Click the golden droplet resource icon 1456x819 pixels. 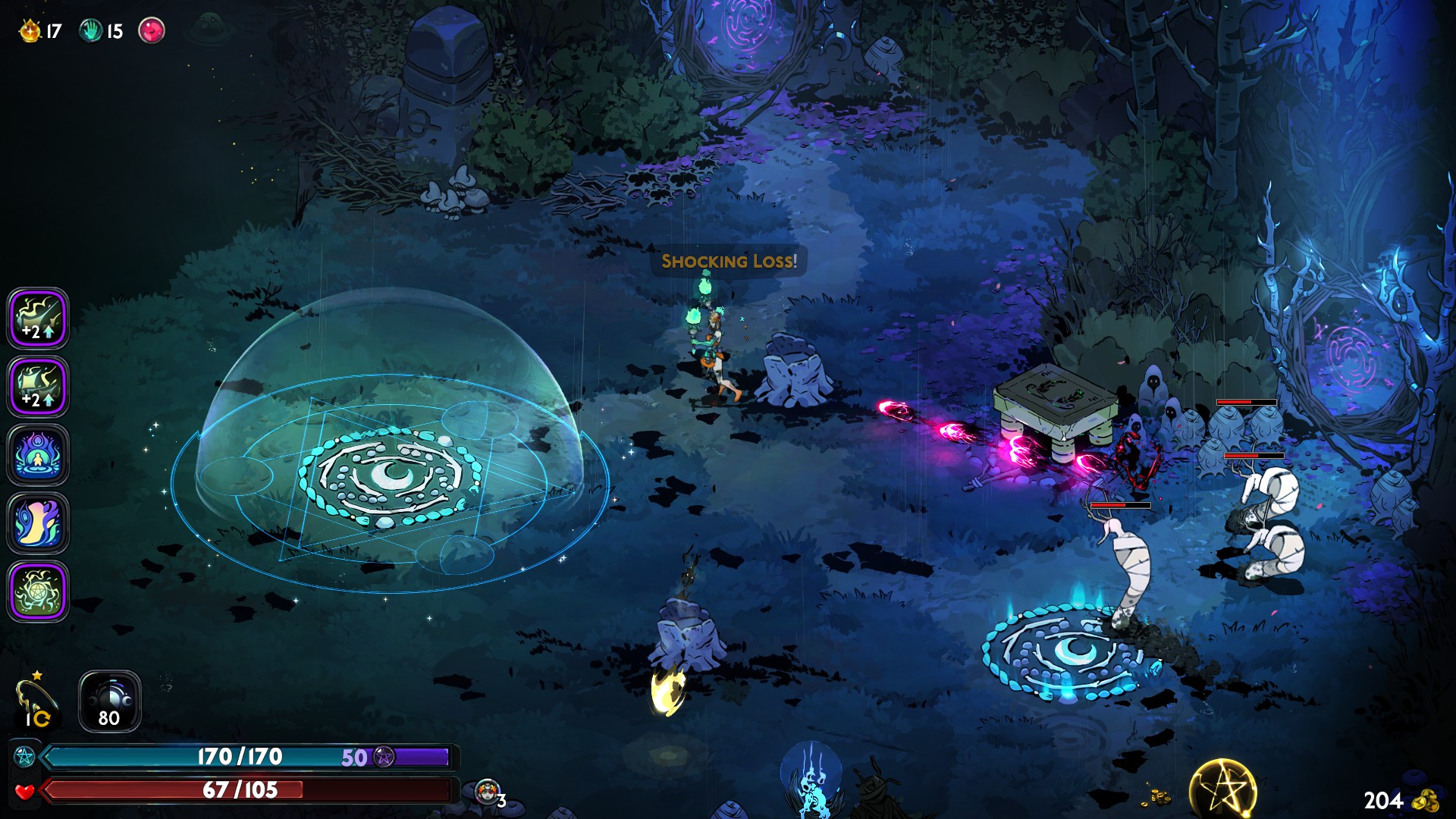pos(30,31)
